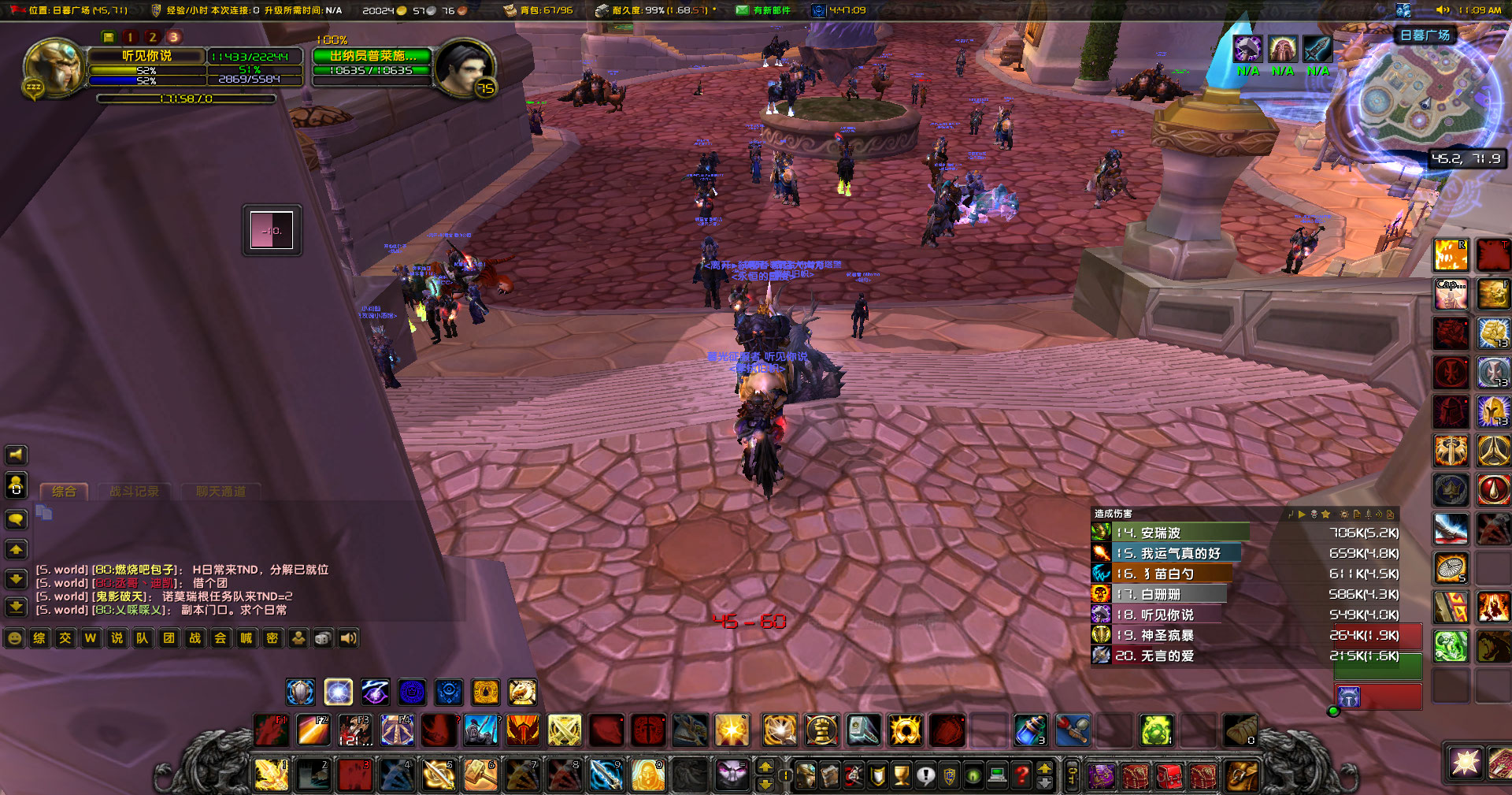Click the new mail envelope icon
The image size is (1512, 795).
pyautogui.click(x=741, y=10)
